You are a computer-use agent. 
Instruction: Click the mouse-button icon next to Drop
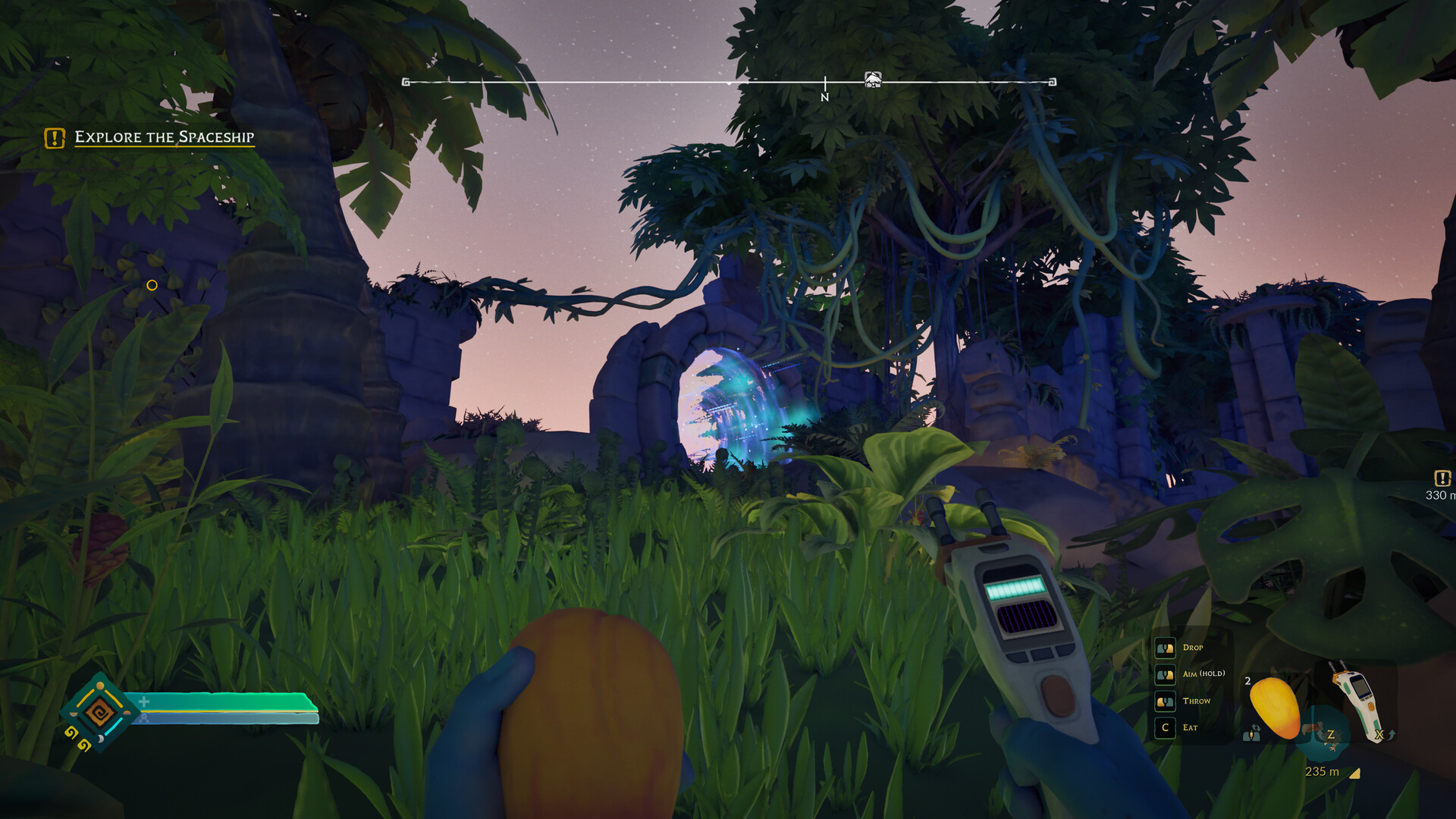[1166, 648]
